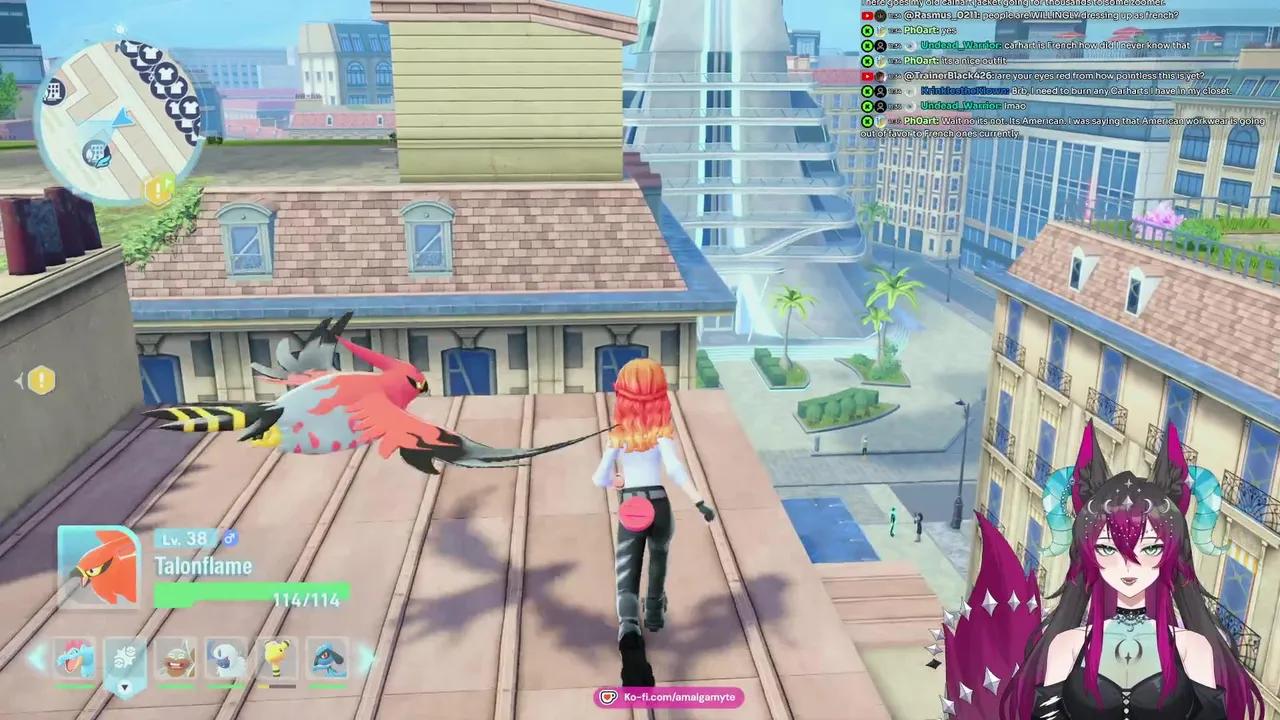Click the exclamation alert icon beside the minimap
Screen dimensions: 1280x720
point(160,190)
